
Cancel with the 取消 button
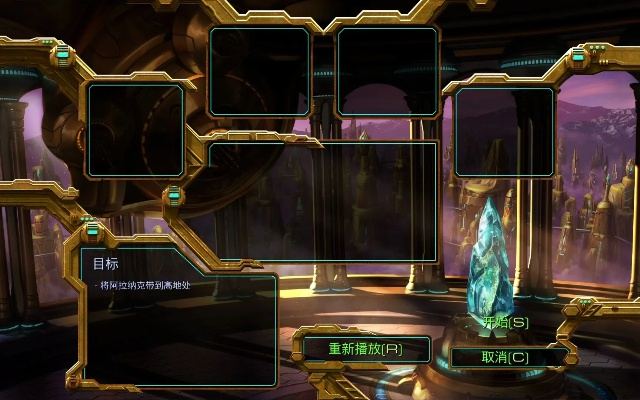point(505,357)
